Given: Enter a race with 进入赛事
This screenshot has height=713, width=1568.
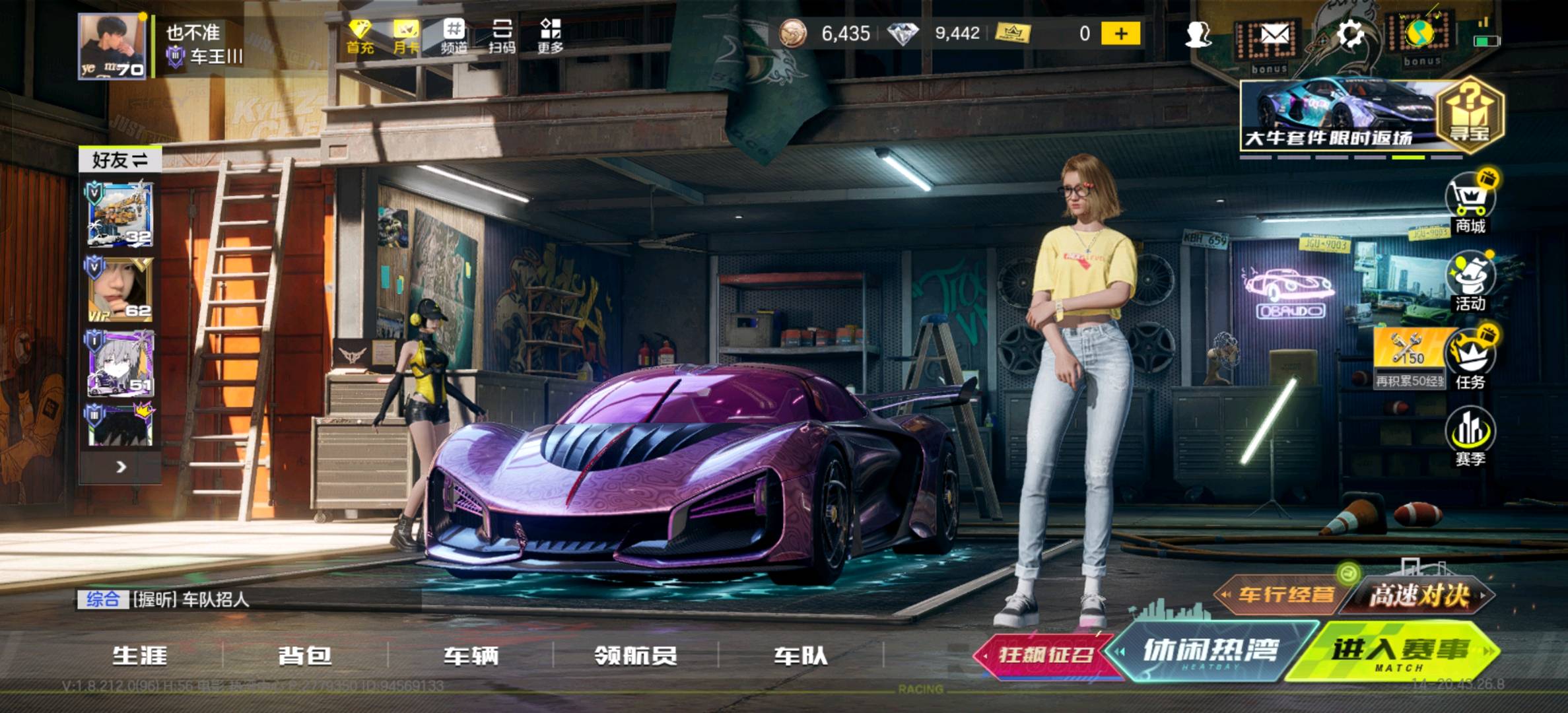Looking at the screenshot, I should (1398, 652).
